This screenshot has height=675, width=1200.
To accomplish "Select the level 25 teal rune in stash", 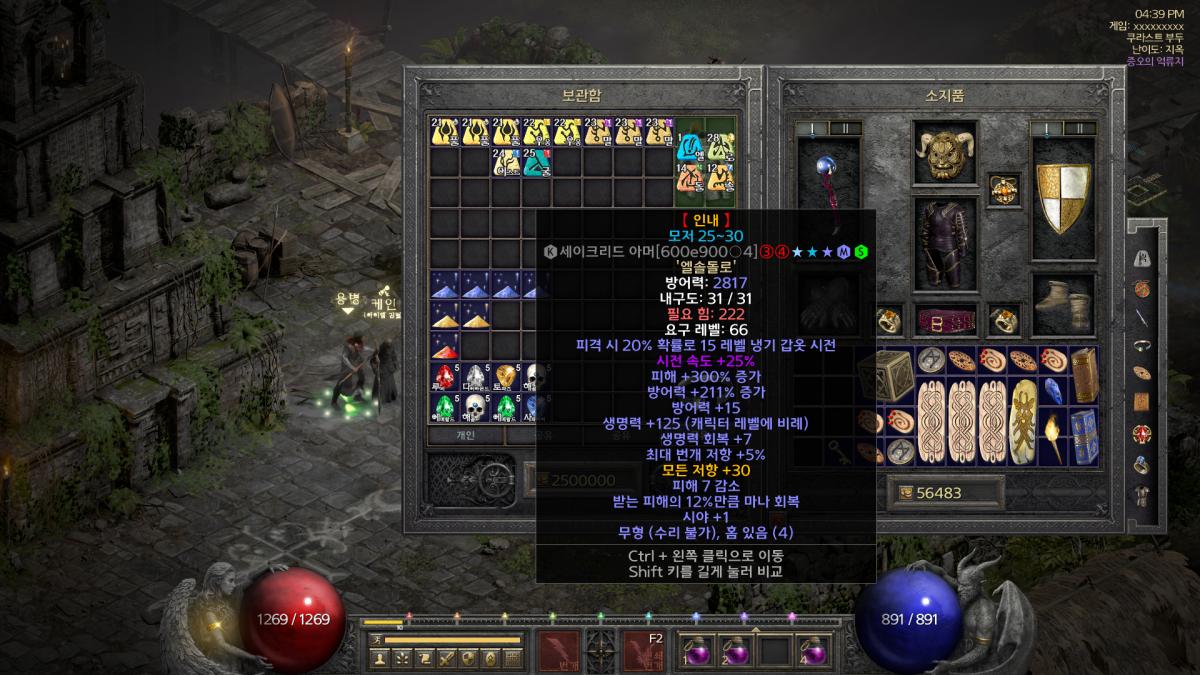I will (x=537, y=161).
